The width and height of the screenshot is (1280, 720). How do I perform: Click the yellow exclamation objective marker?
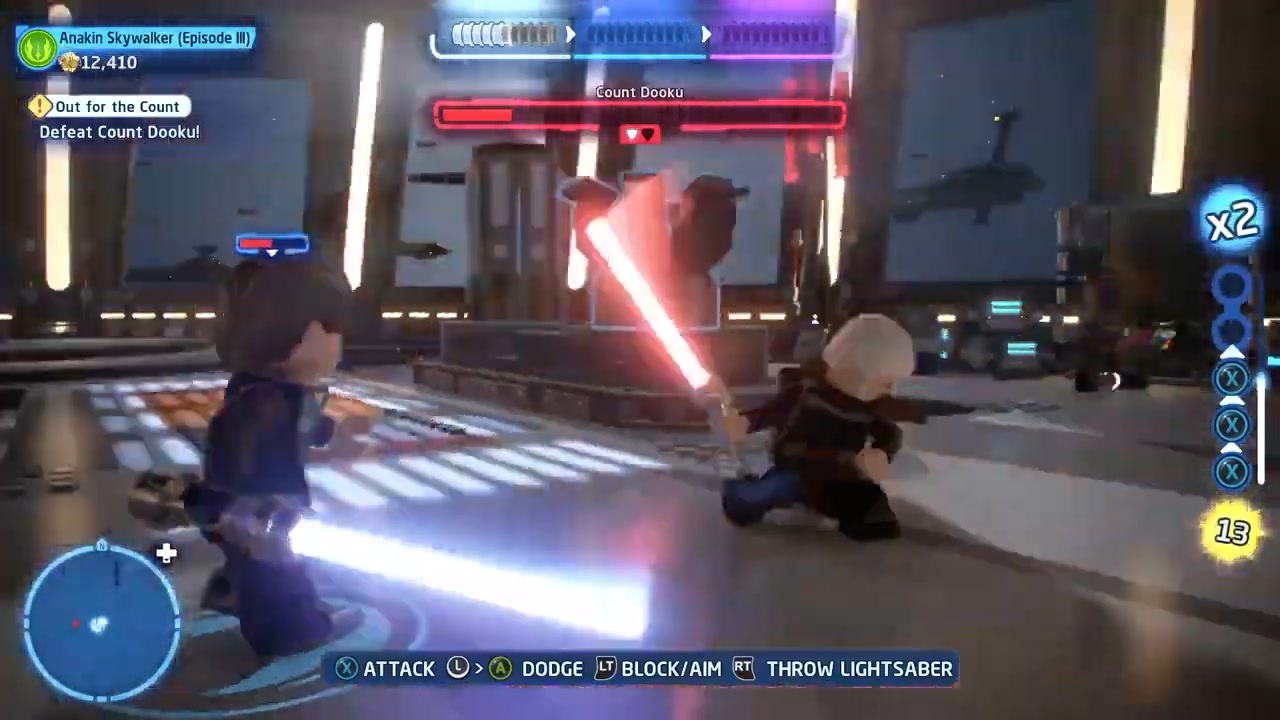(40, 106)
